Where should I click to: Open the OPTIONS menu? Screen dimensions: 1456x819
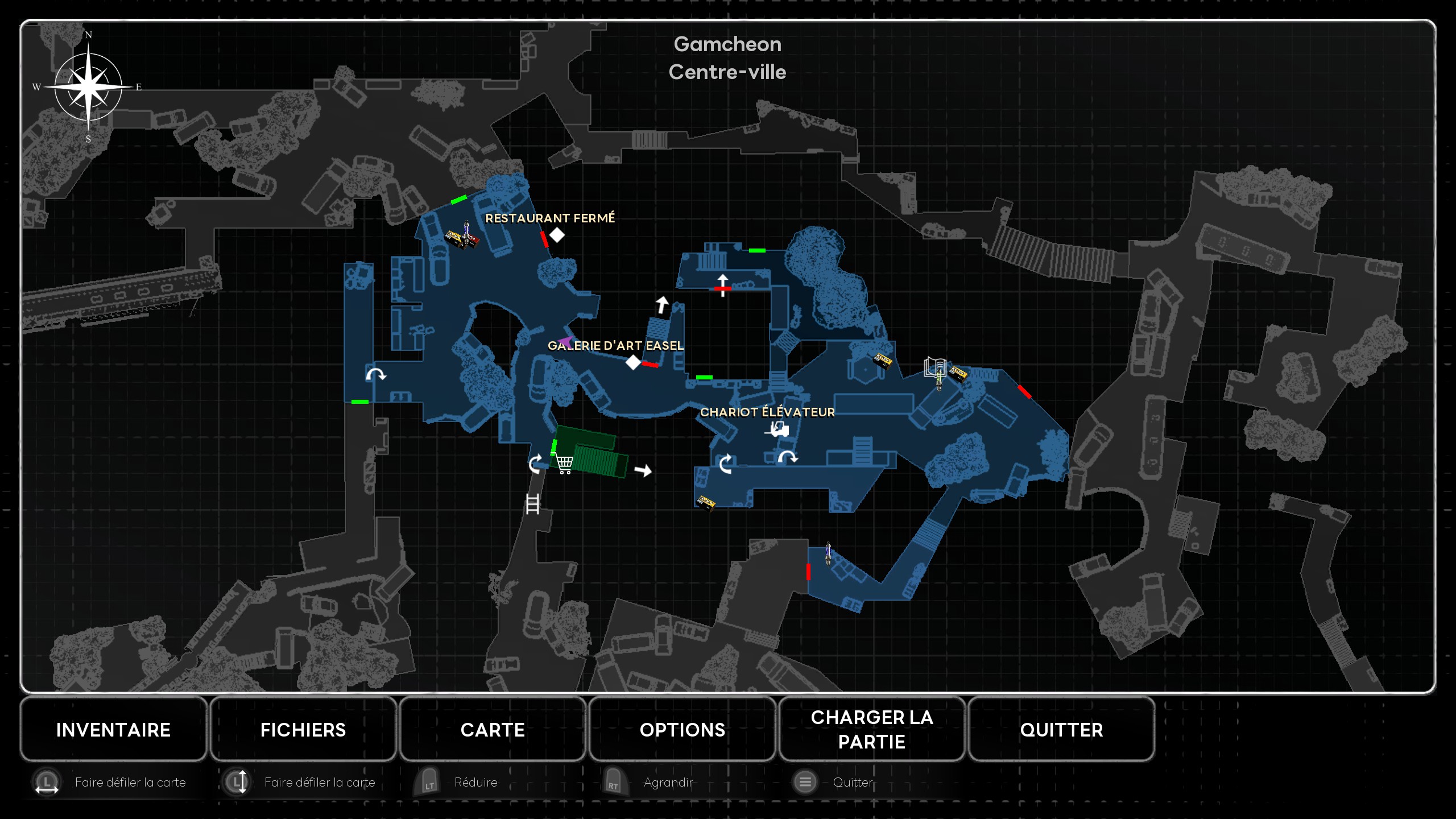point(682,730)
